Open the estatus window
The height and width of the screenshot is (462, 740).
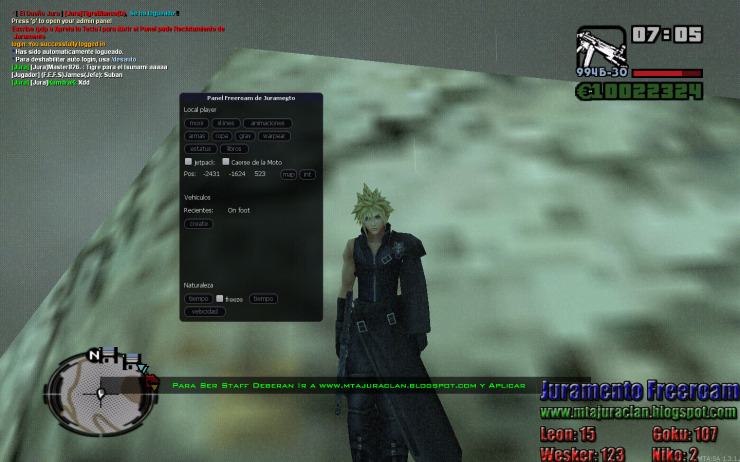pos(199,148)
